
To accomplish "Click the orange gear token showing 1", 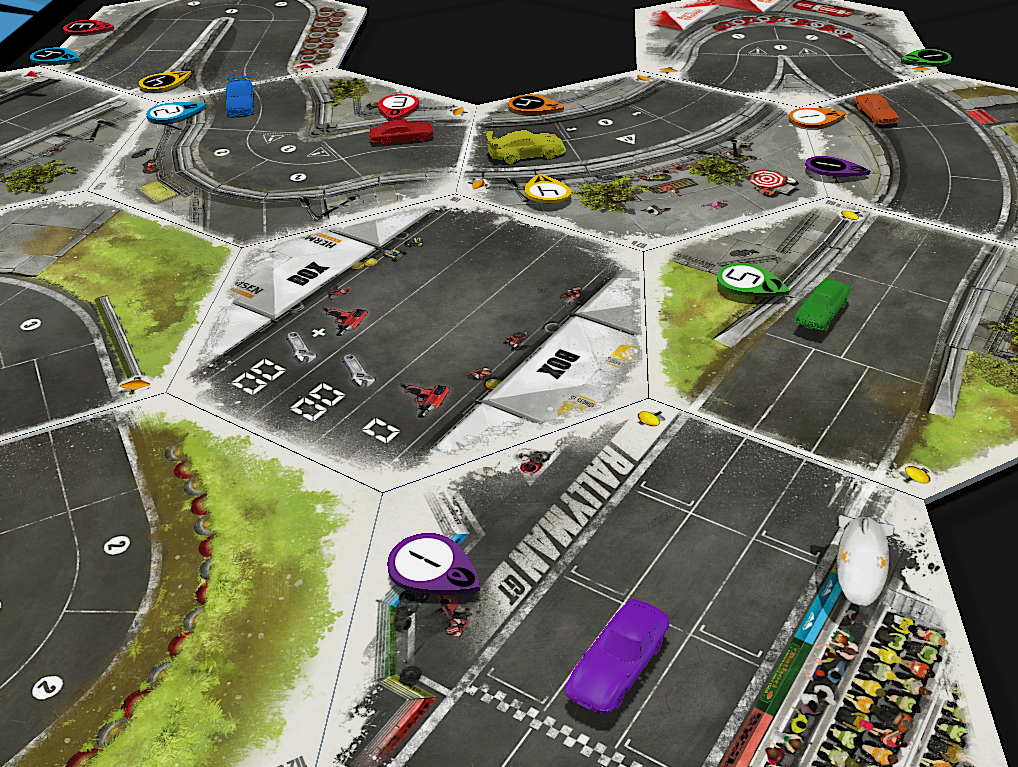I will [x=815, y=117].
